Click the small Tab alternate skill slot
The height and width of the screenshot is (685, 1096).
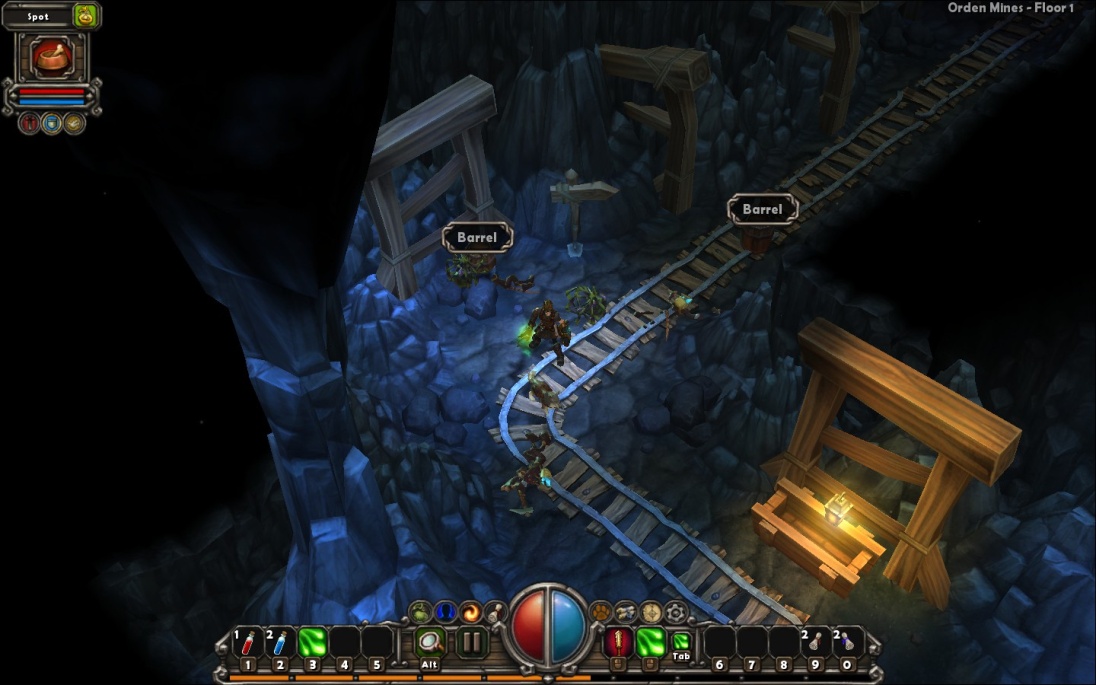681,641
